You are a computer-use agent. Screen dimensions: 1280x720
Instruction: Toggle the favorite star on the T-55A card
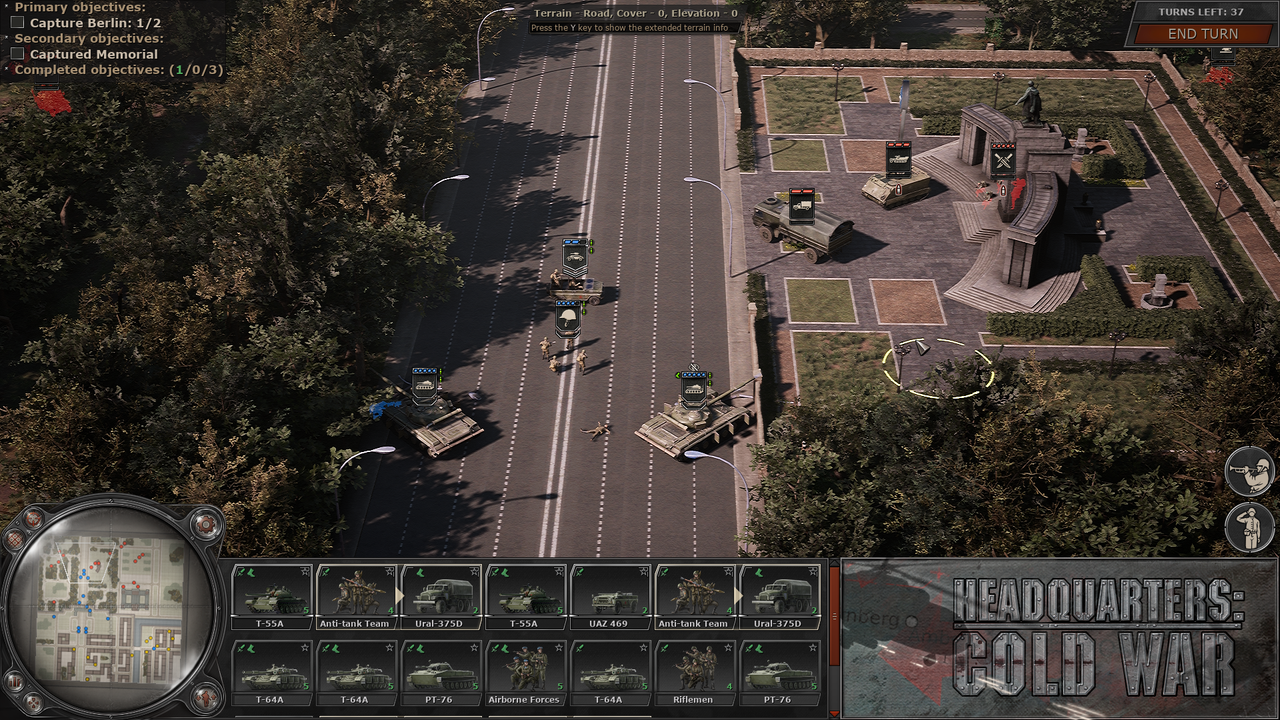[x=305, y=570]
